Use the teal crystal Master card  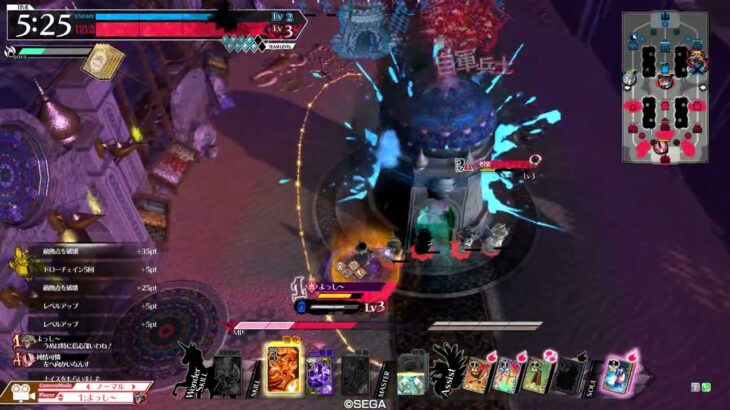point(411,374)
